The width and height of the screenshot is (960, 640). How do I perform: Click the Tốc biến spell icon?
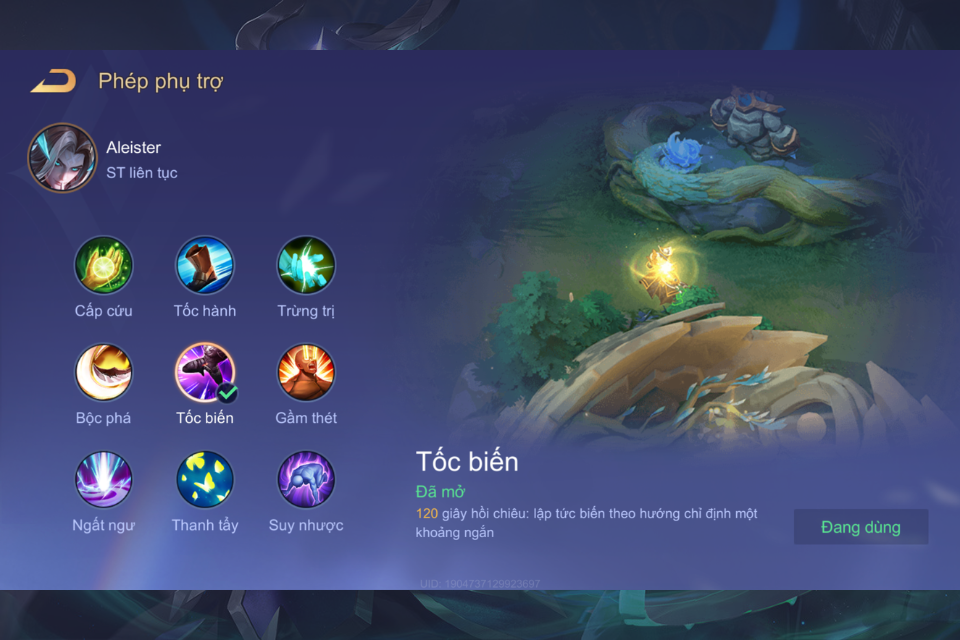click(x=205, y=373)
